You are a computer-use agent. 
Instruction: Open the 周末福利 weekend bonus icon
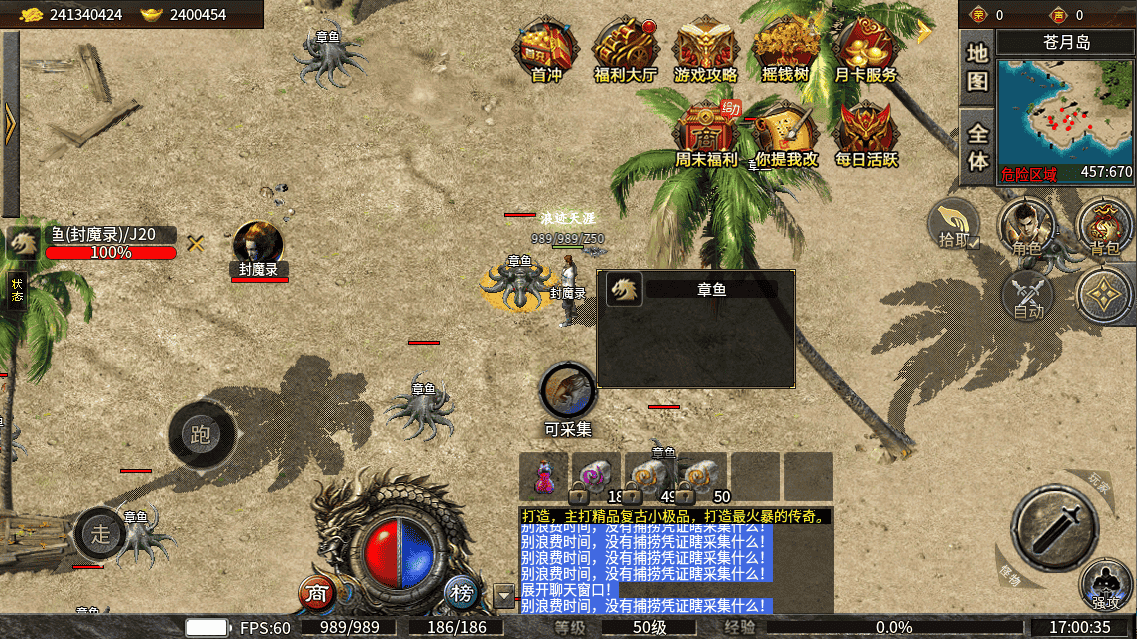[705, 133]
